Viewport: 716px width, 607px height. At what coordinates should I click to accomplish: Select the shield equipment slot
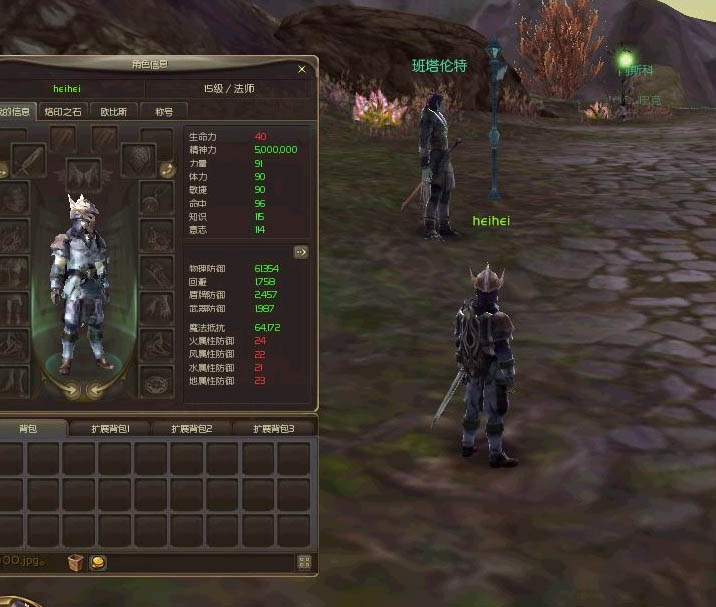click(x=137, y=160)
